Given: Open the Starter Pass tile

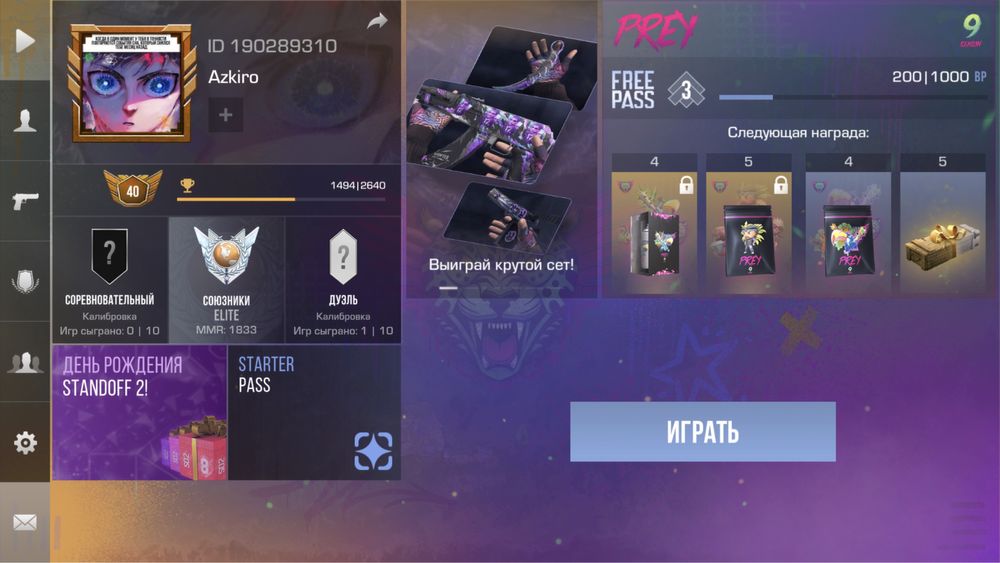Looking at the screenshot, I should (x=314, y=413).
